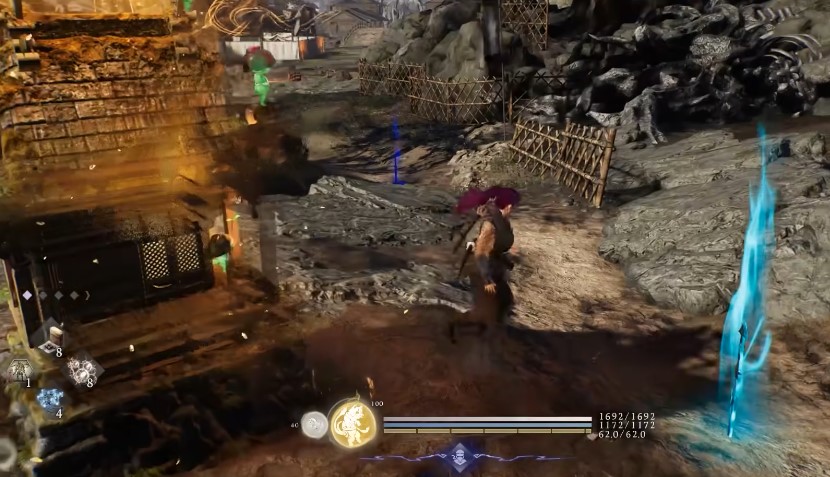The image size is (830, 477).
Task: Select the small silver emblem beside the gold one
Action: tap(315, 425)
